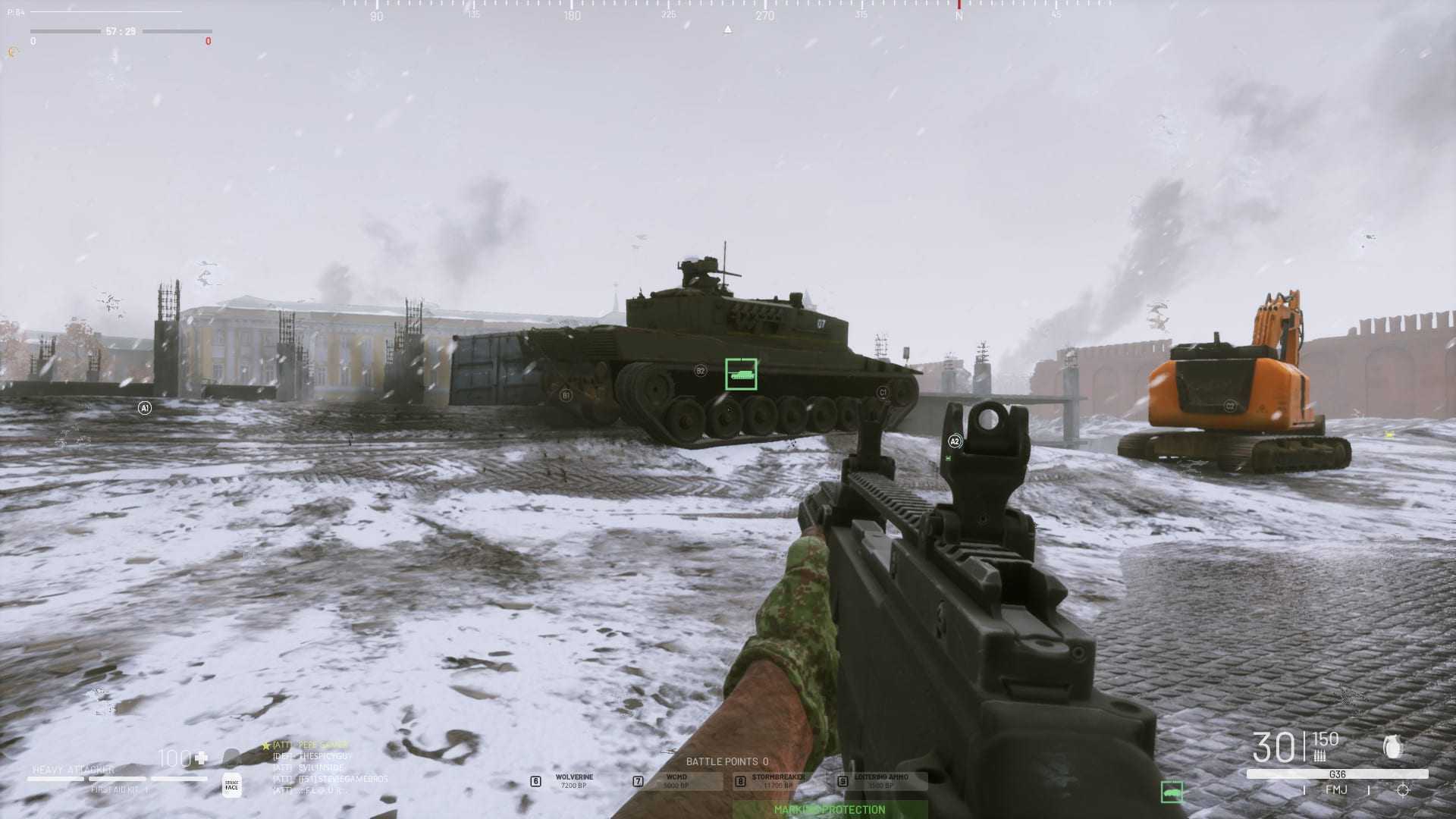Select the Wolverine 7200 BP support option
The height and width of the screenshot is (819, 1456).
[x=573, y=780]
